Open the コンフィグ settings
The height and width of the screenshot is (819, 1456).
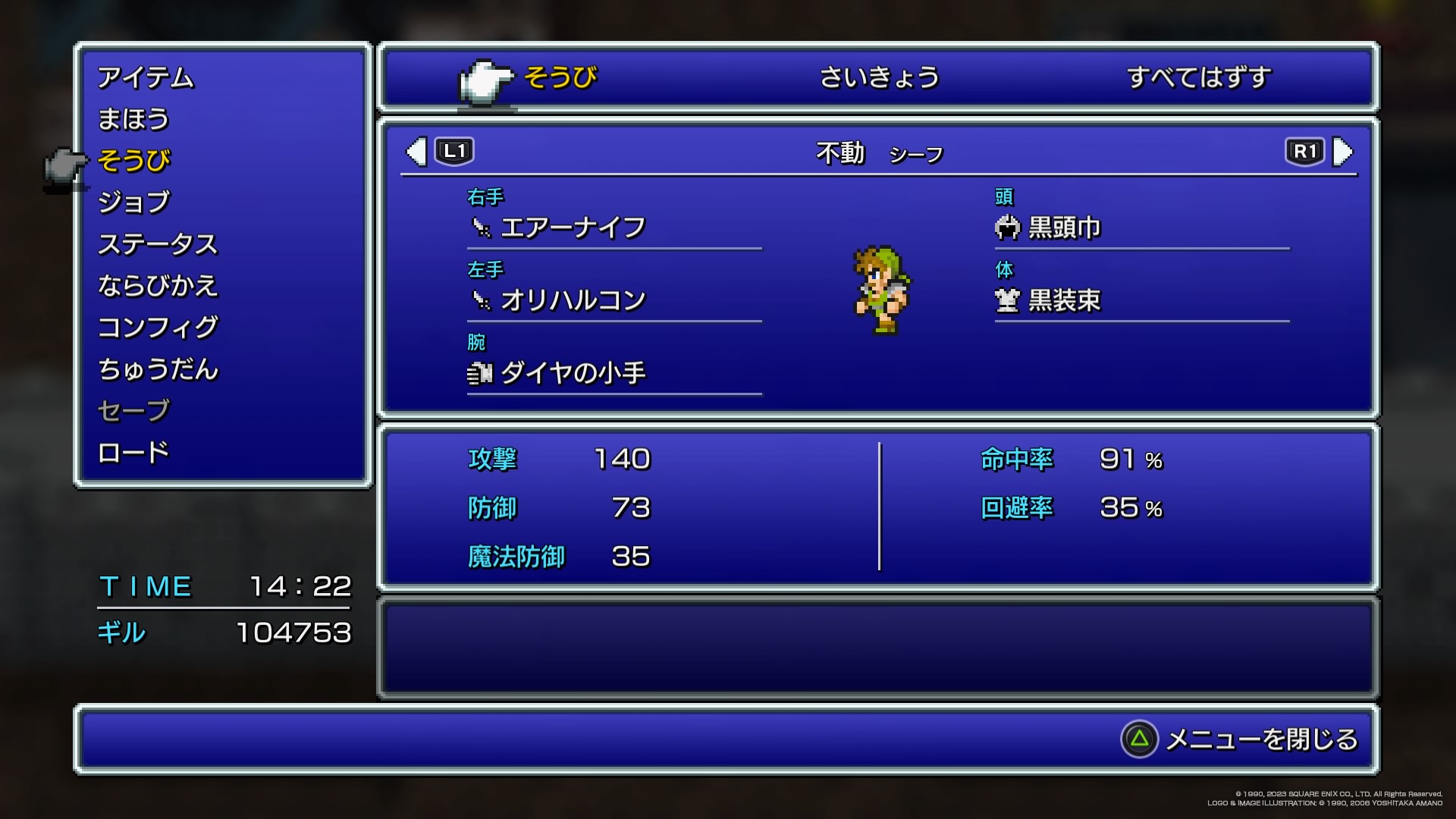158,328
